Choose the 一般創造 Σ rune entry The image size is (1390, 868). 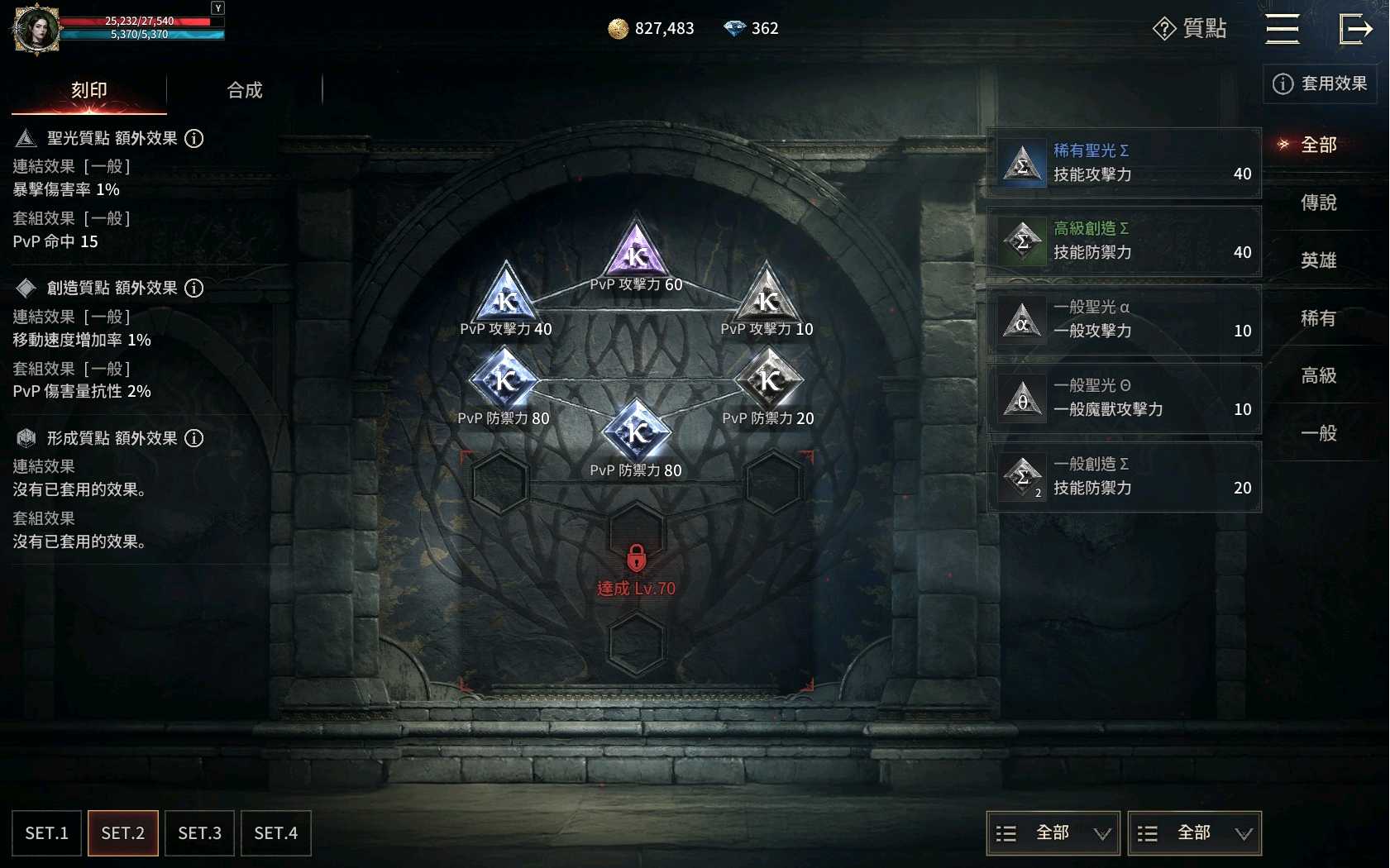click(1124, 477)
